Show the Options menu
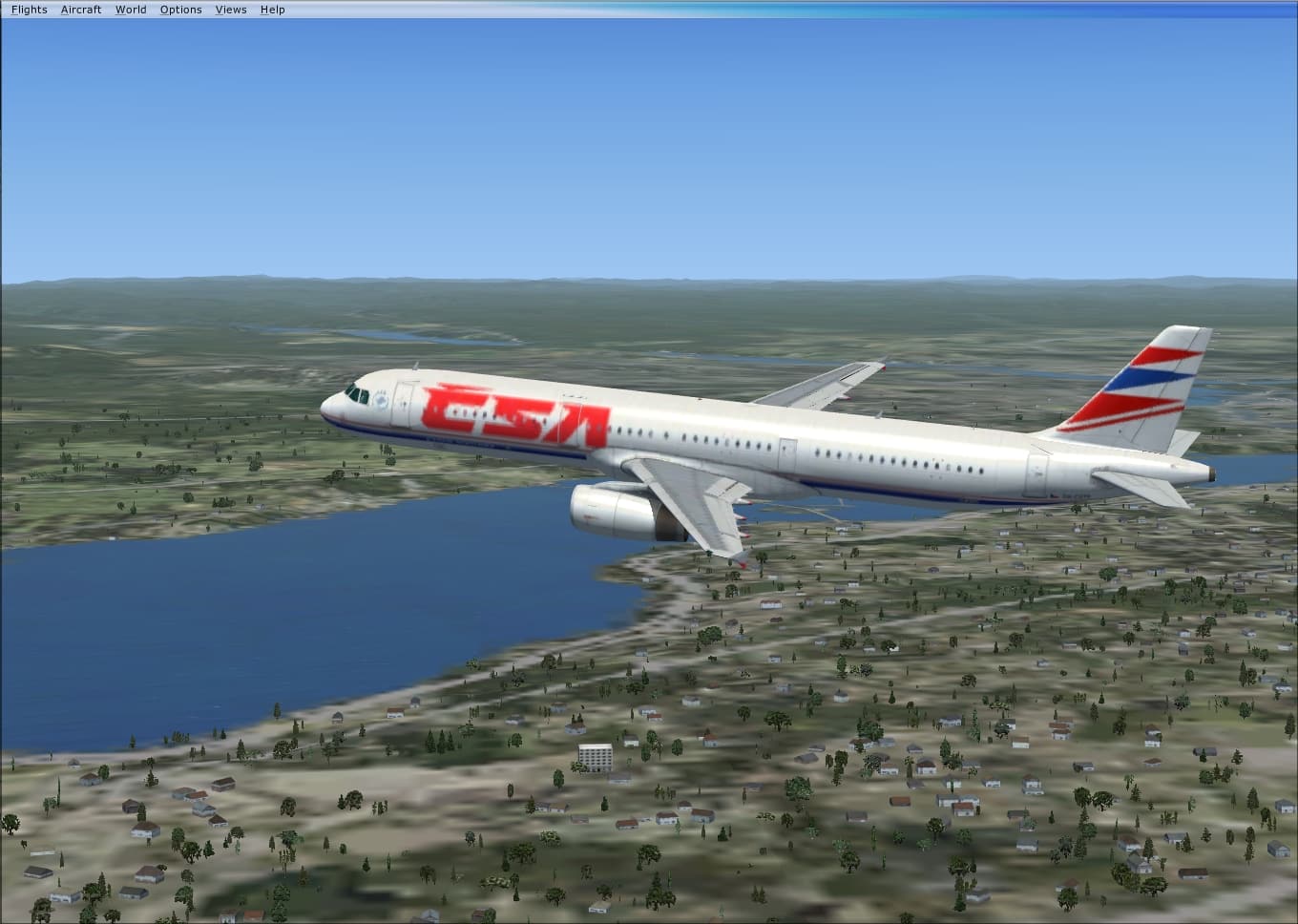Image resolution: width=1298 pixels, height=924 pixels. (180, 10)
